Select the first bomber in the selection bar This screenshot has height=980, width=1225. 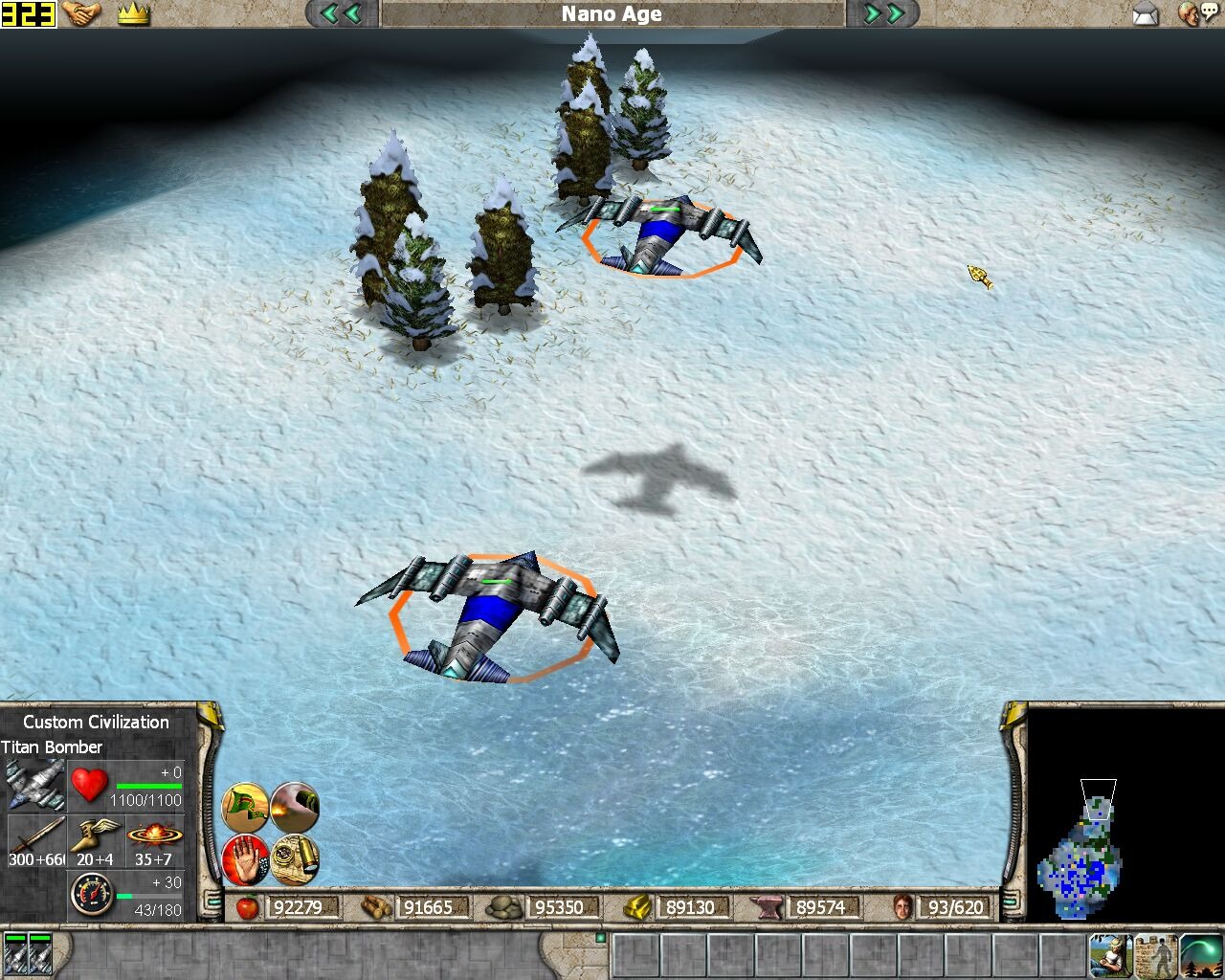[x=15, y=954]
